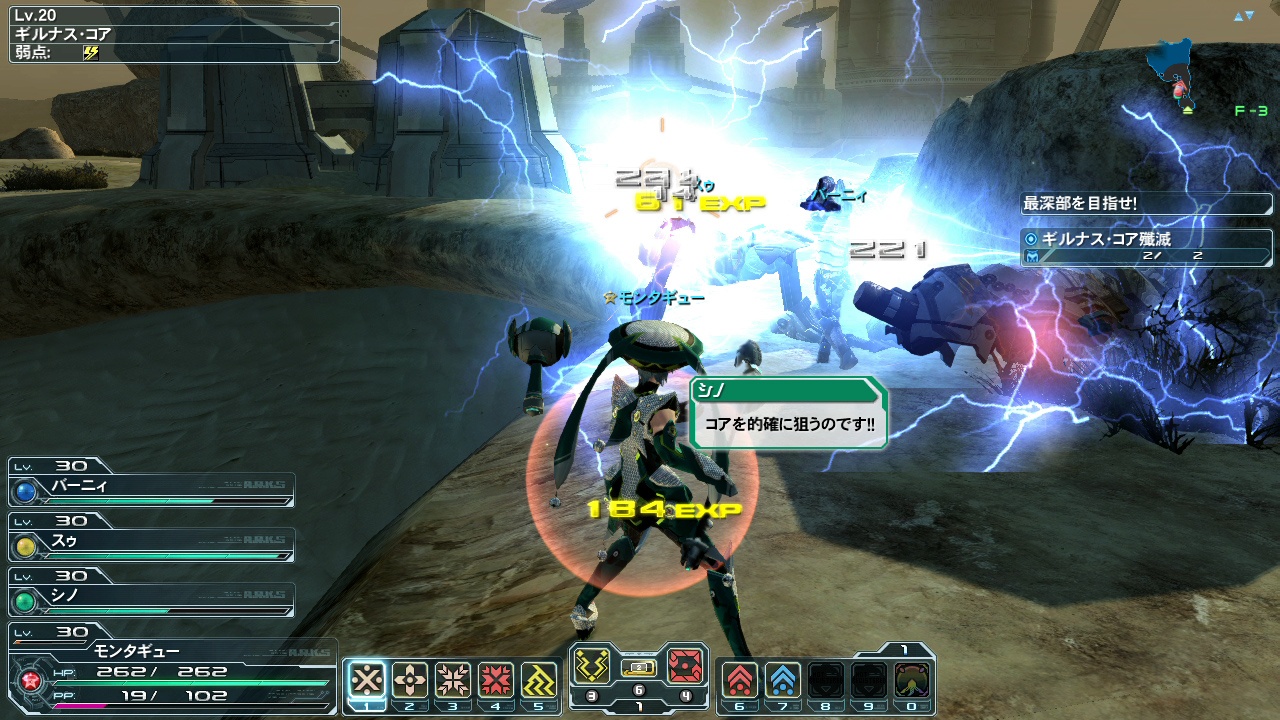Toggle the minimap arrows above the map
Screen dimensions: 1280x720
[x=1243, y=16]
